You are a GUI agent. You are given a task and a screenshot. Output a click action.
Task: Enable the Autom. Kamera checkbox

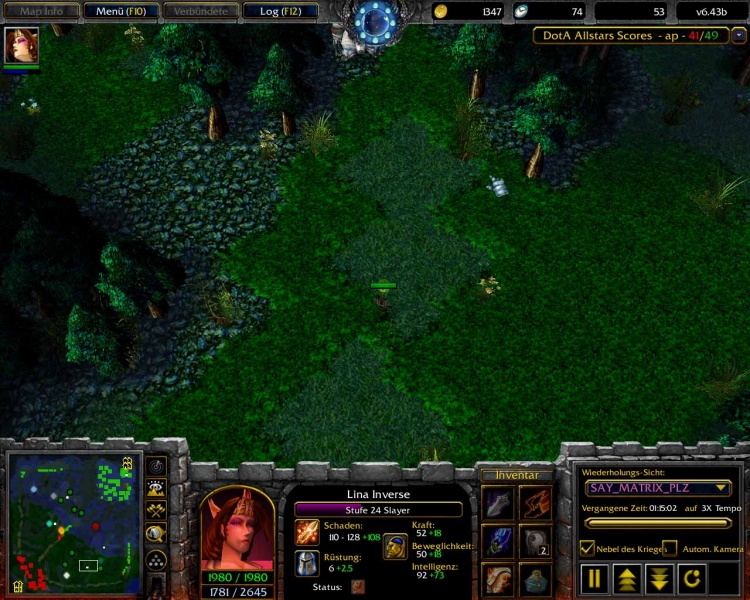[669, 548]
